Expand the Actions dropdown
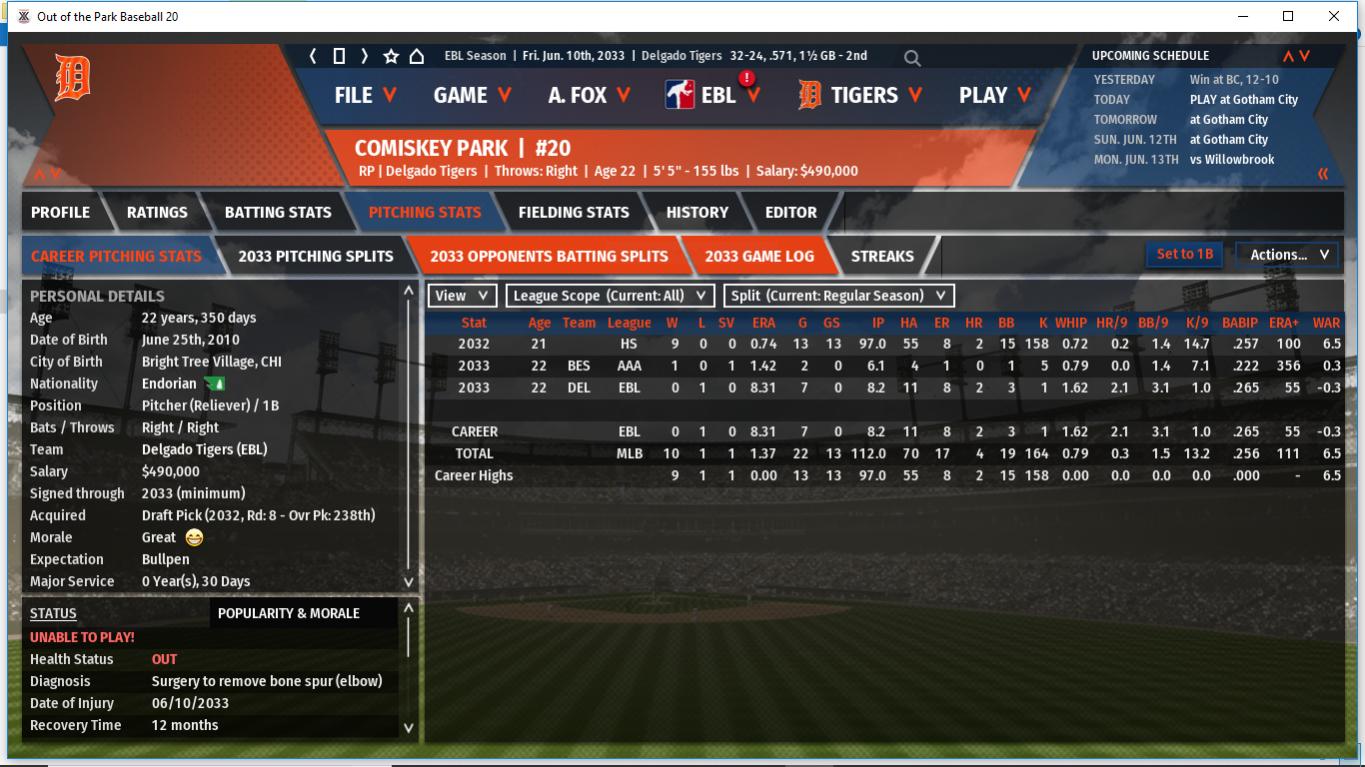 click(1288, 255)
